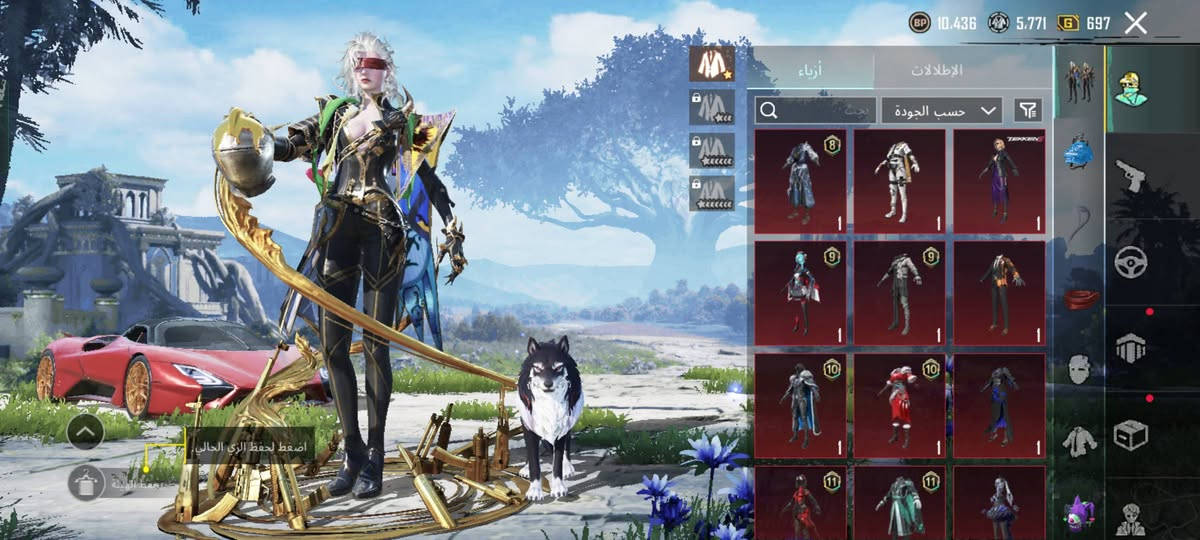Open the pistol weapons category
The width and height of the screenshot is (1200, 540).
(x=1131, y=176)
